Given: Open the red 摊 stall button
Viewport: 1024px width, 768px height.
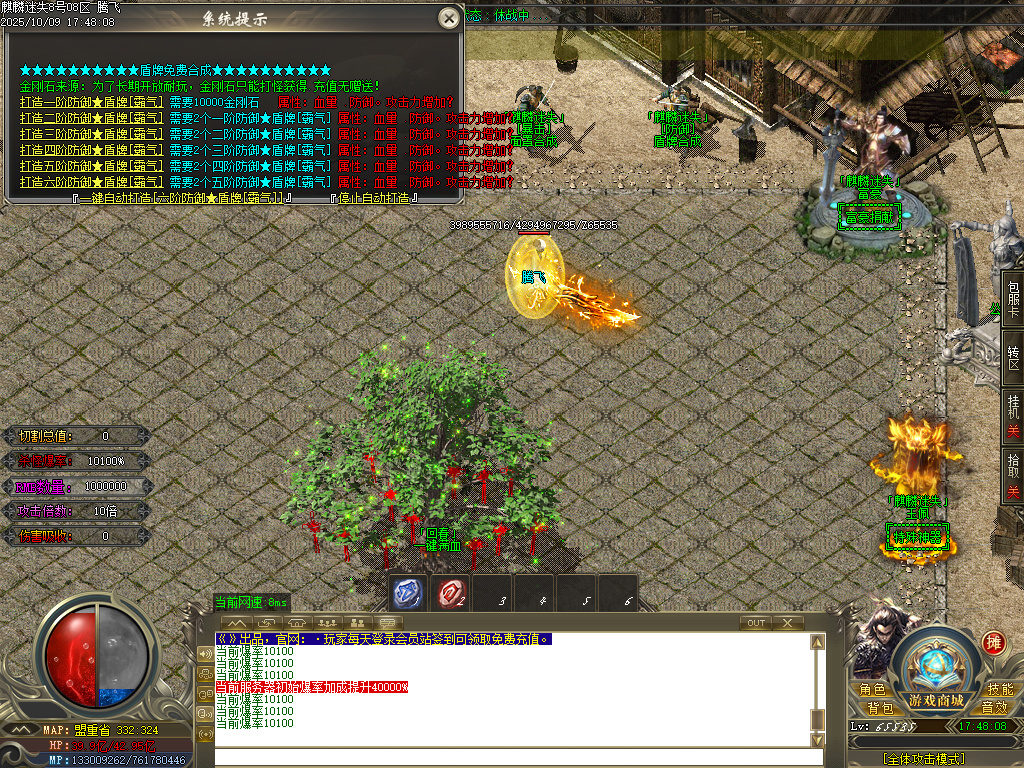Looking at the screenshot, I should pos(993,642).
